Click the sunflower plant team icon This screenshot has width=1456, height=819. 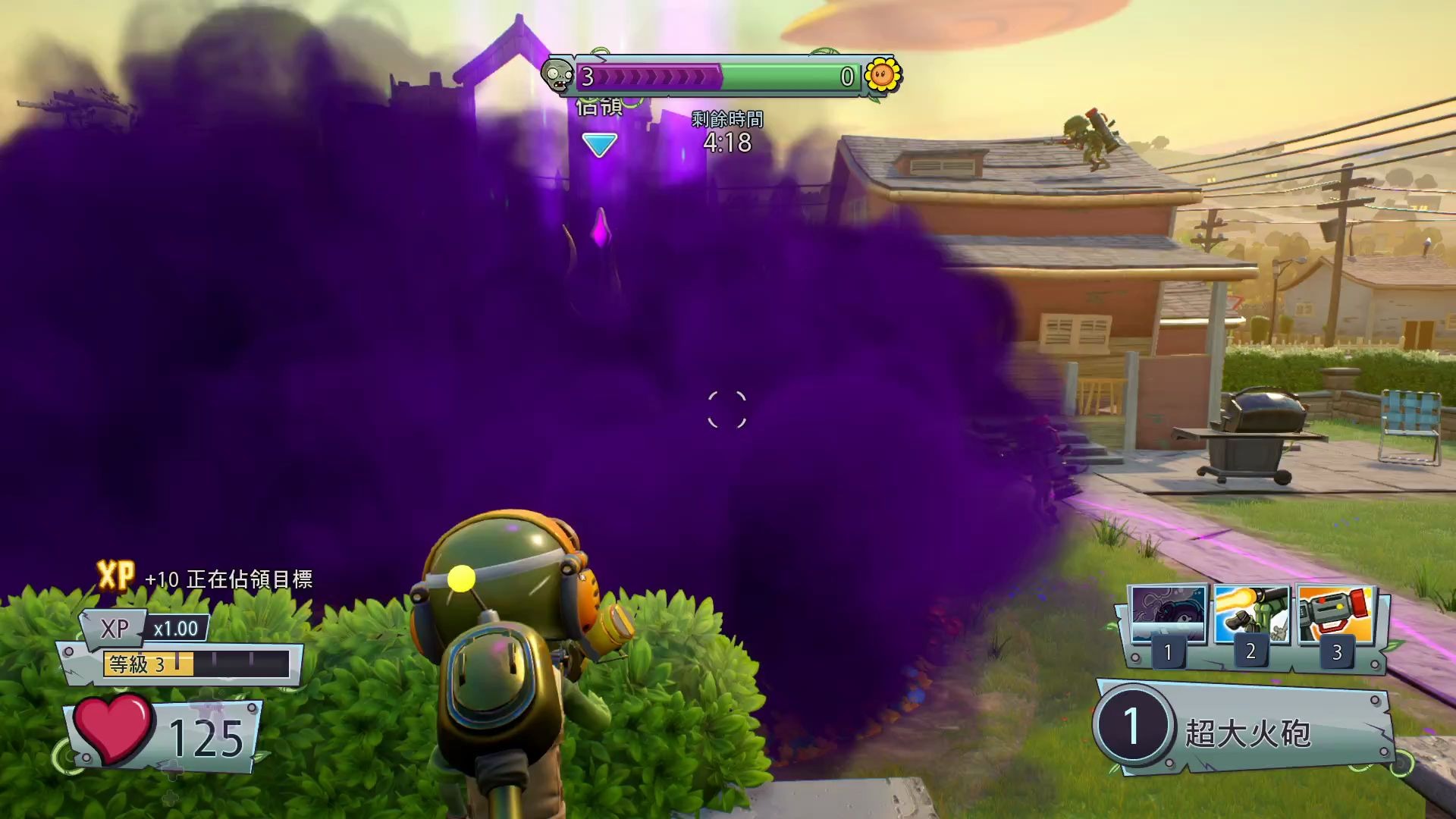point(882,75)
